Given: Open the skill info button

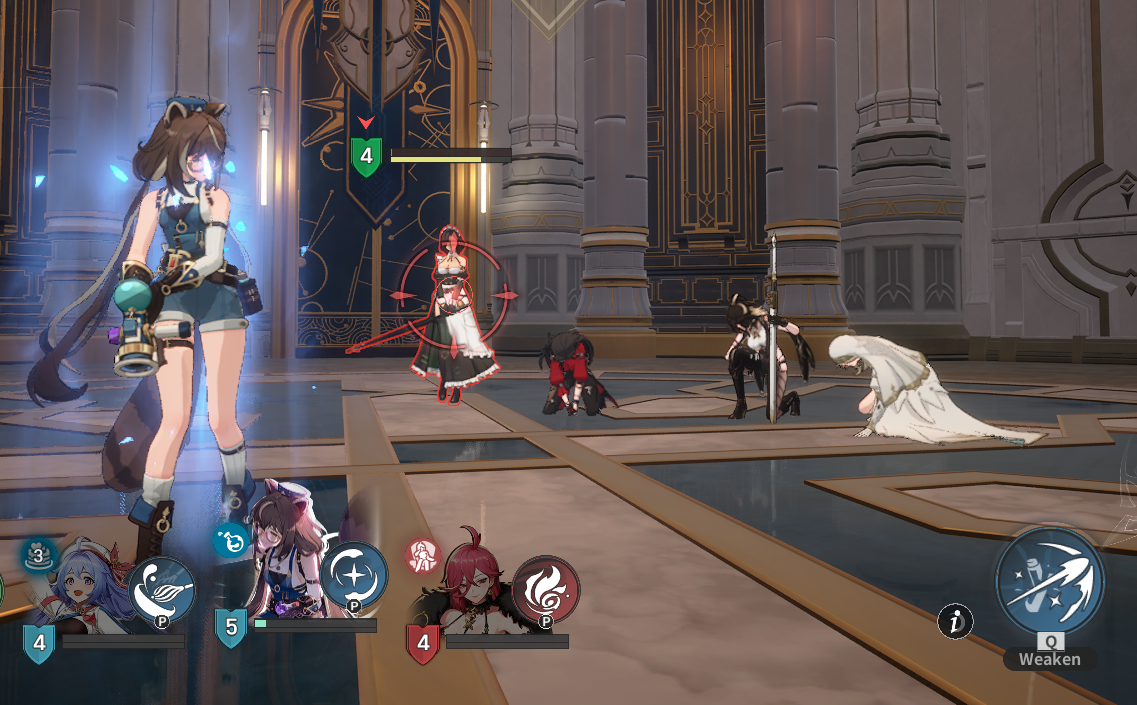Looking at the screenshot, I should click(955, 622).
